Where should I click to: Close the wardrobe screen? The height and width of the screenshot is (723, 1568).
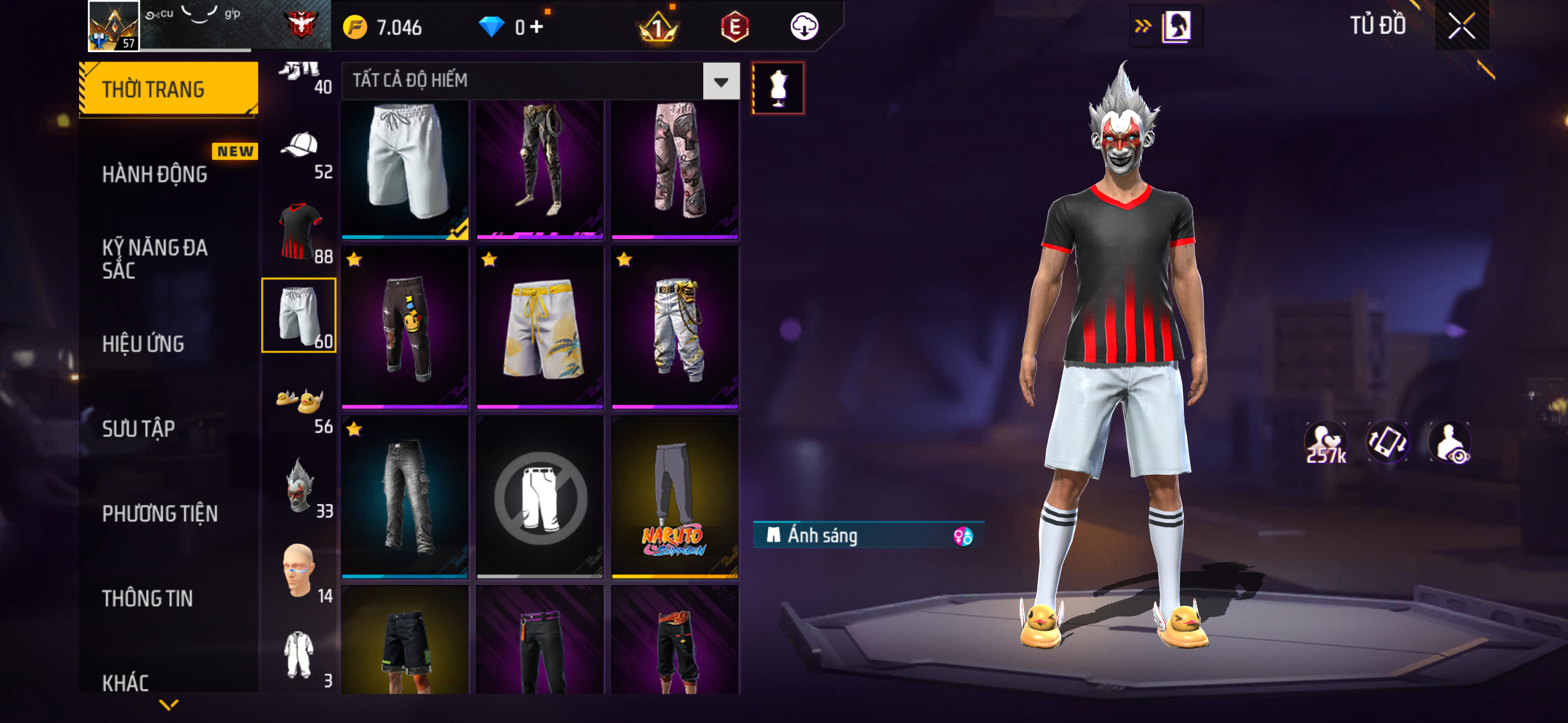1461,26
